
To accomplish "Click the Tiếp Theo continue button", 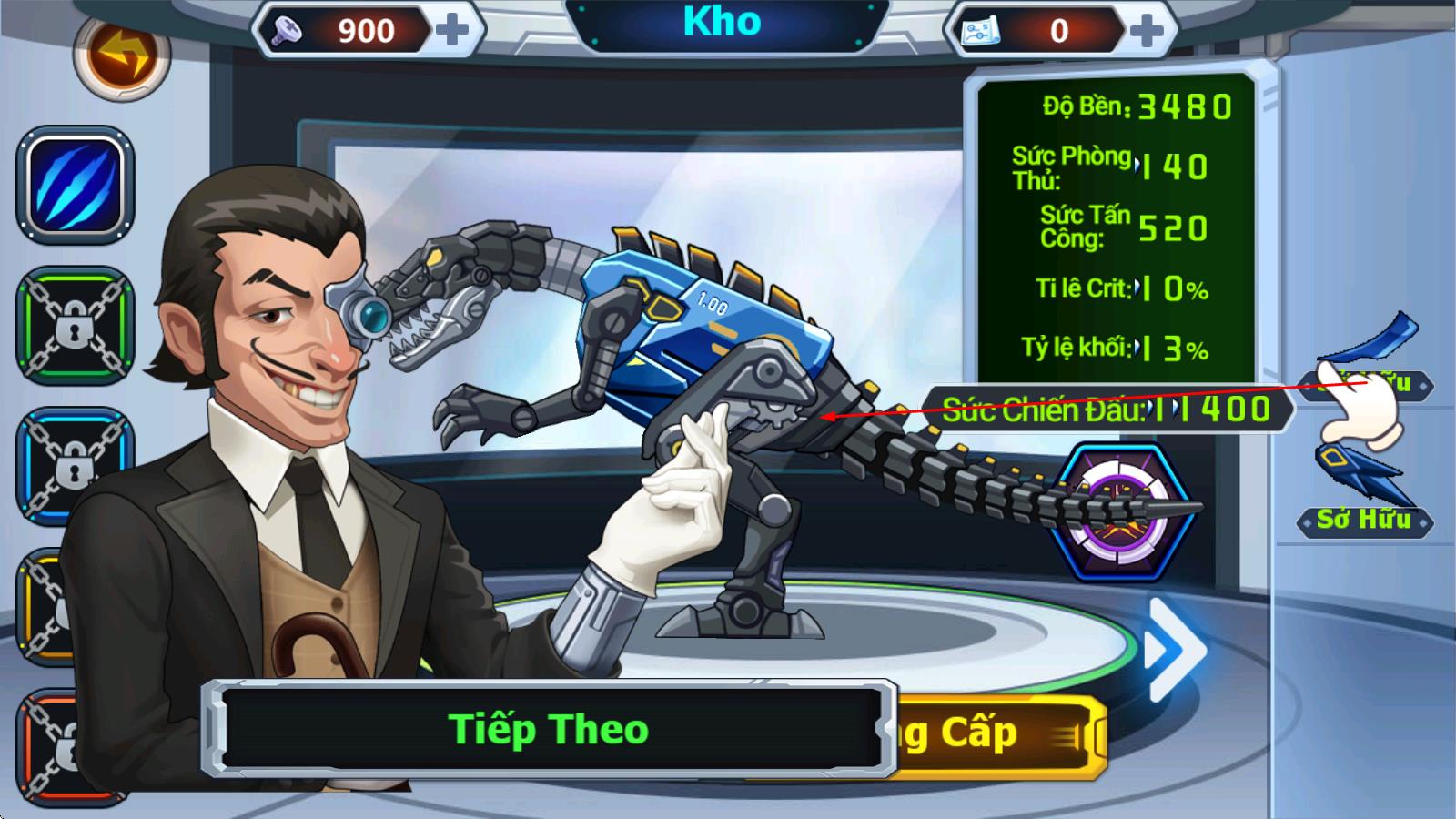I will coord(549,729).
